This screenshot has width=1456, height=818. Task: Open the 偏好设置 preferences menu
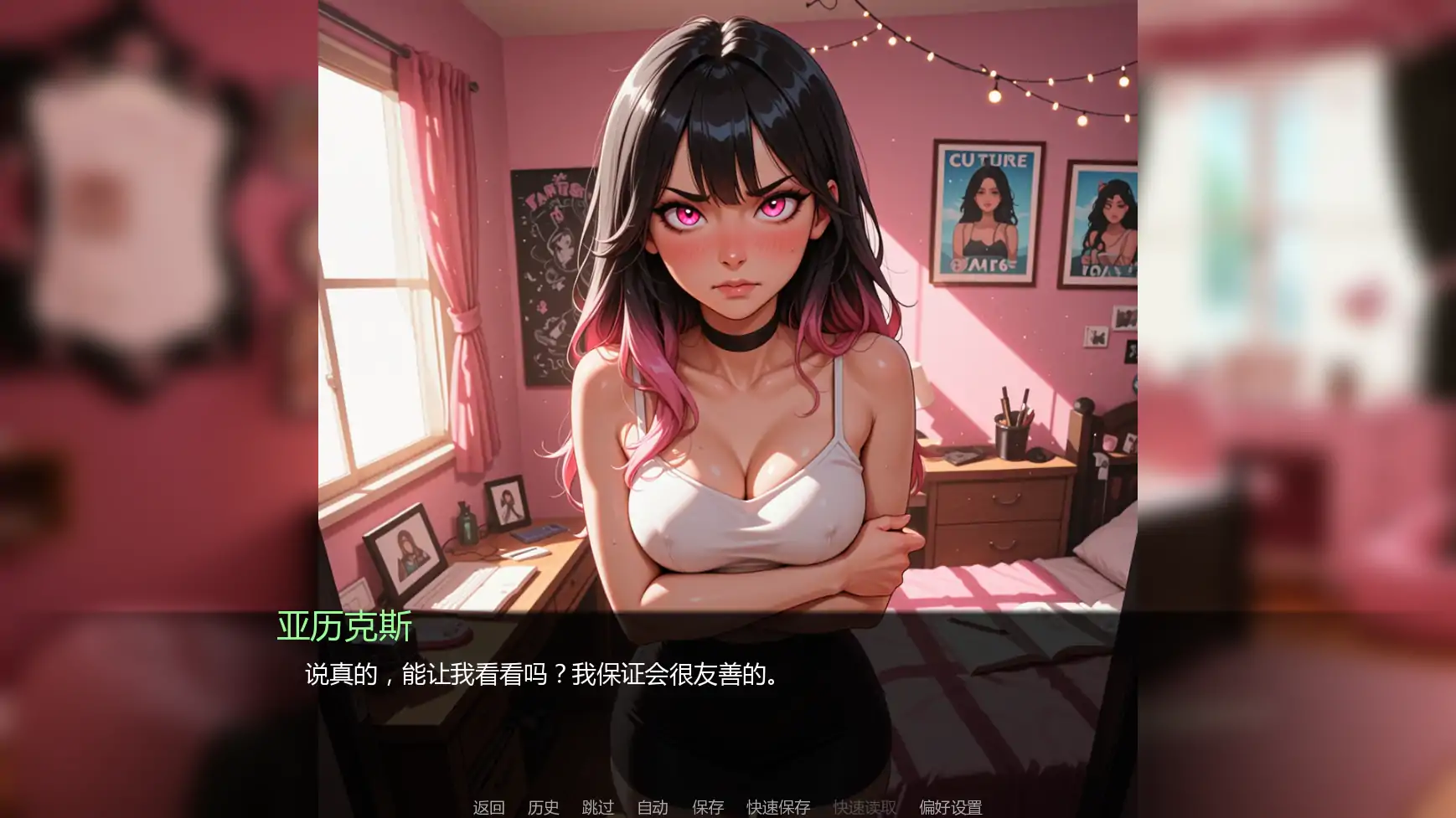[x=951, y=809]
